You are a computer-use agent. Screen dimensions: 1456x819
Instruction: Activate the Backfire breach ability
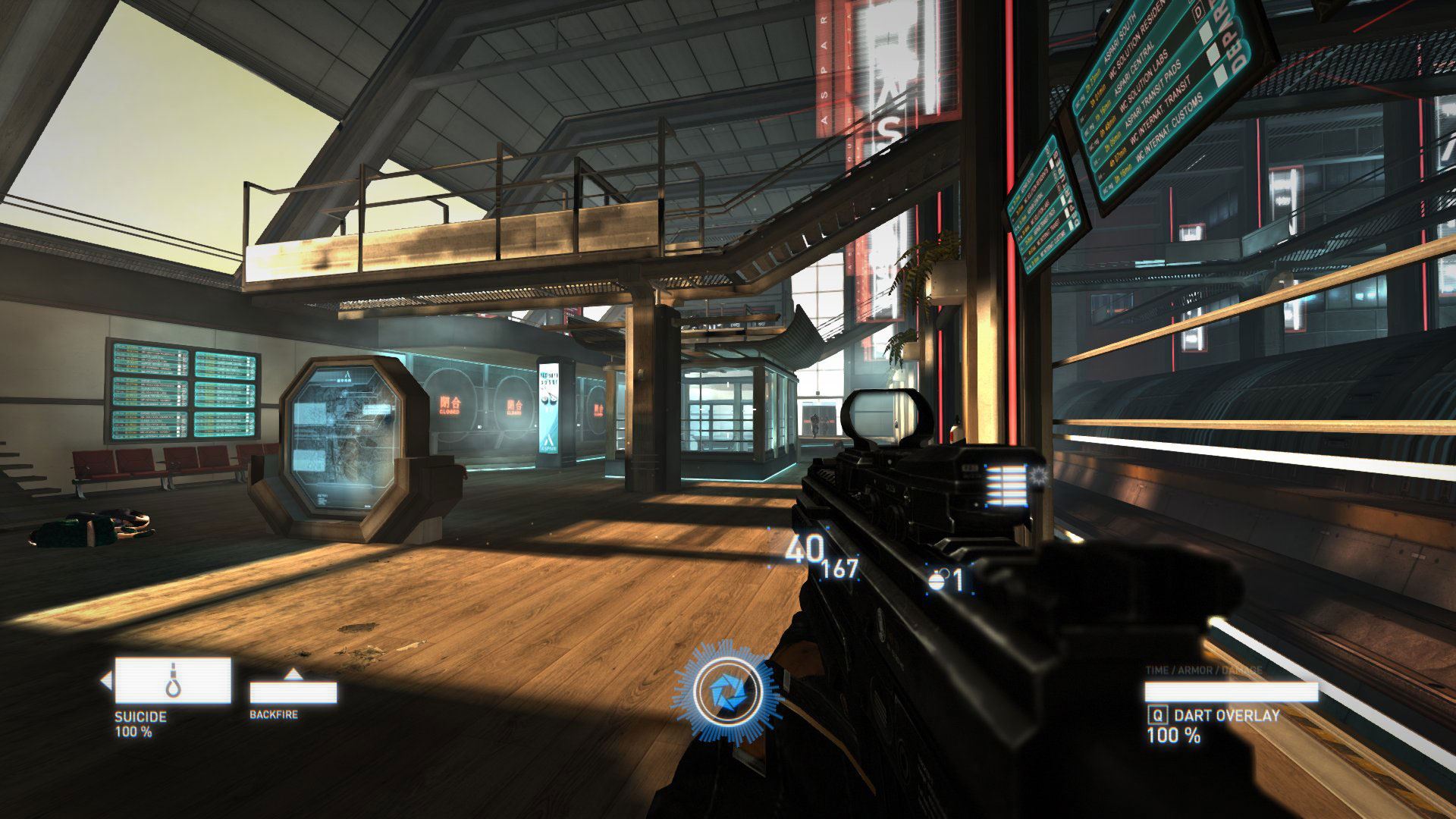(293, 691)
